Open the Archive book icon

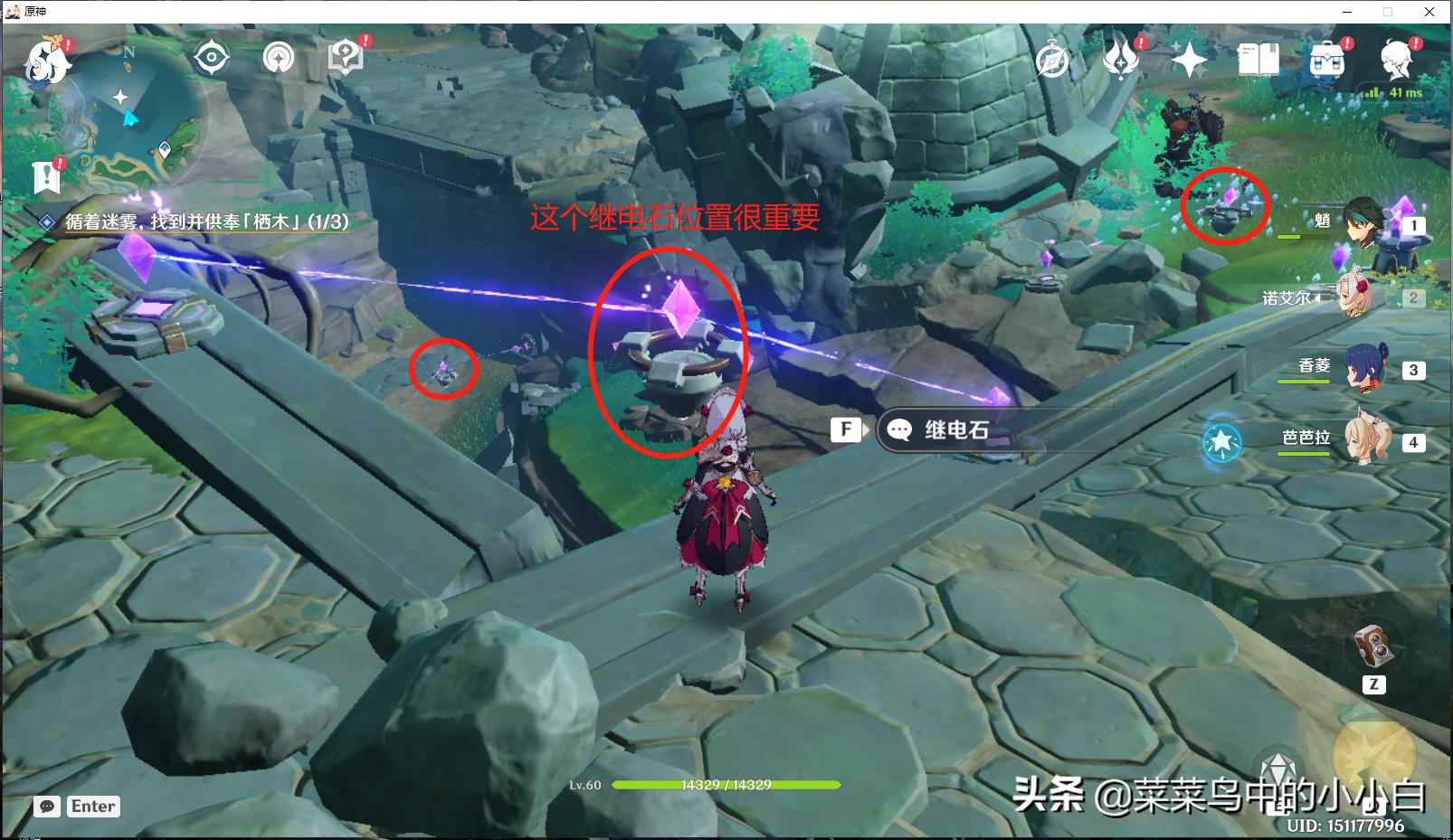(x=1258, y=61)
